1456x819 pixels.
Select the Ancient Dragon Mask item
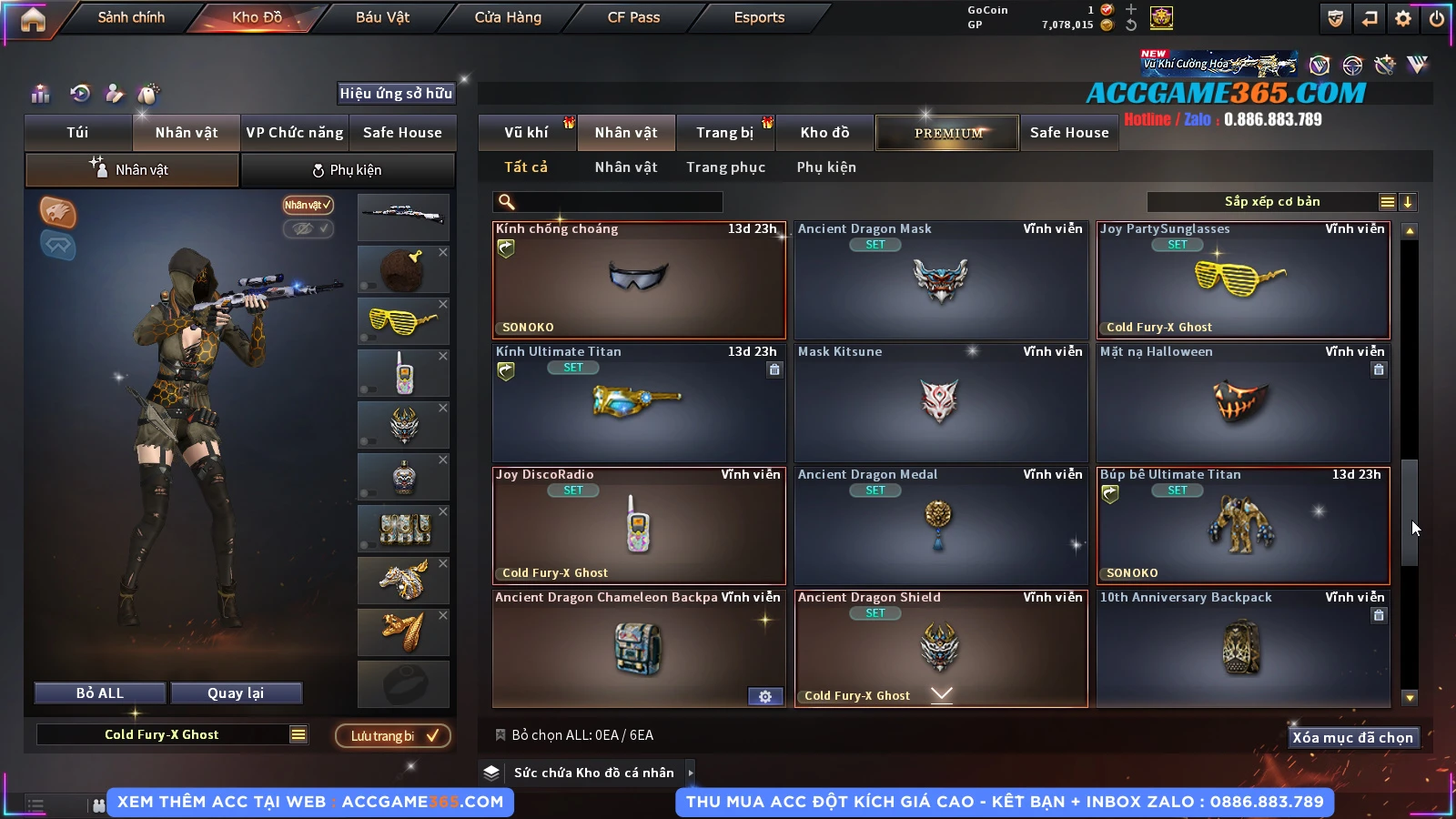tap(941, 280)
